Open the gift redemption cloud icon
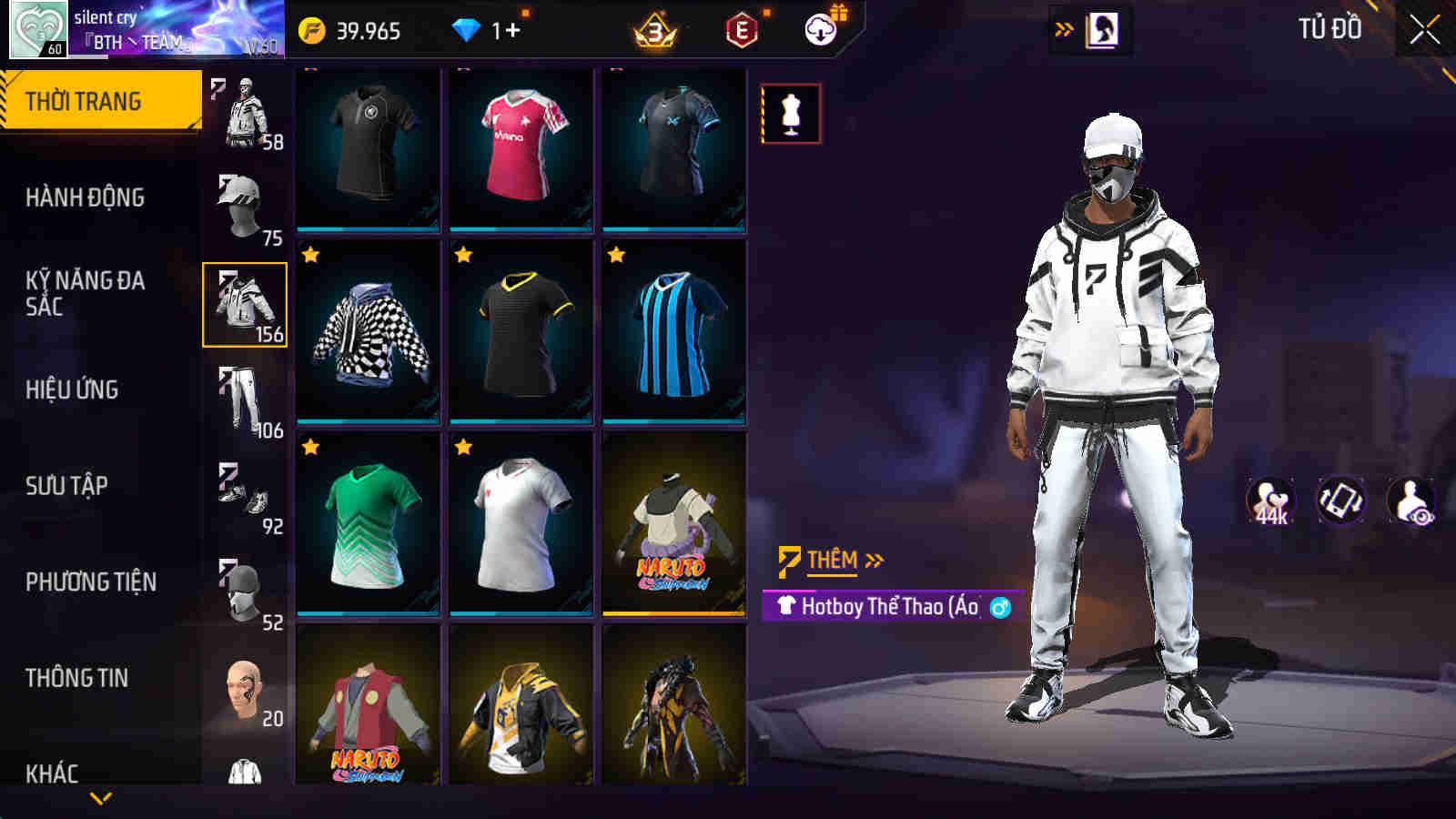Viewport: 1456px width, 819px height. tap(822, 28)
